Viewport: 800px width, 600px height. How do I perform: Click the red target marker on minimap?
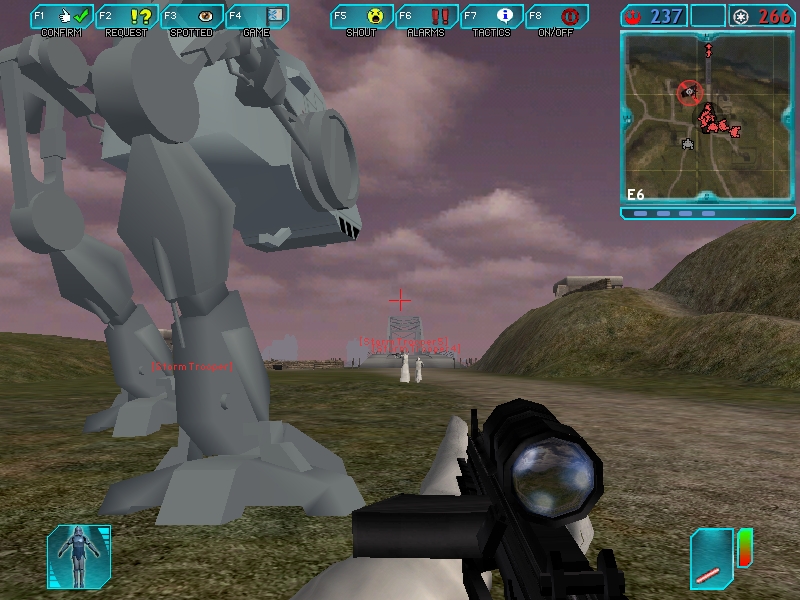coord(689,93)
